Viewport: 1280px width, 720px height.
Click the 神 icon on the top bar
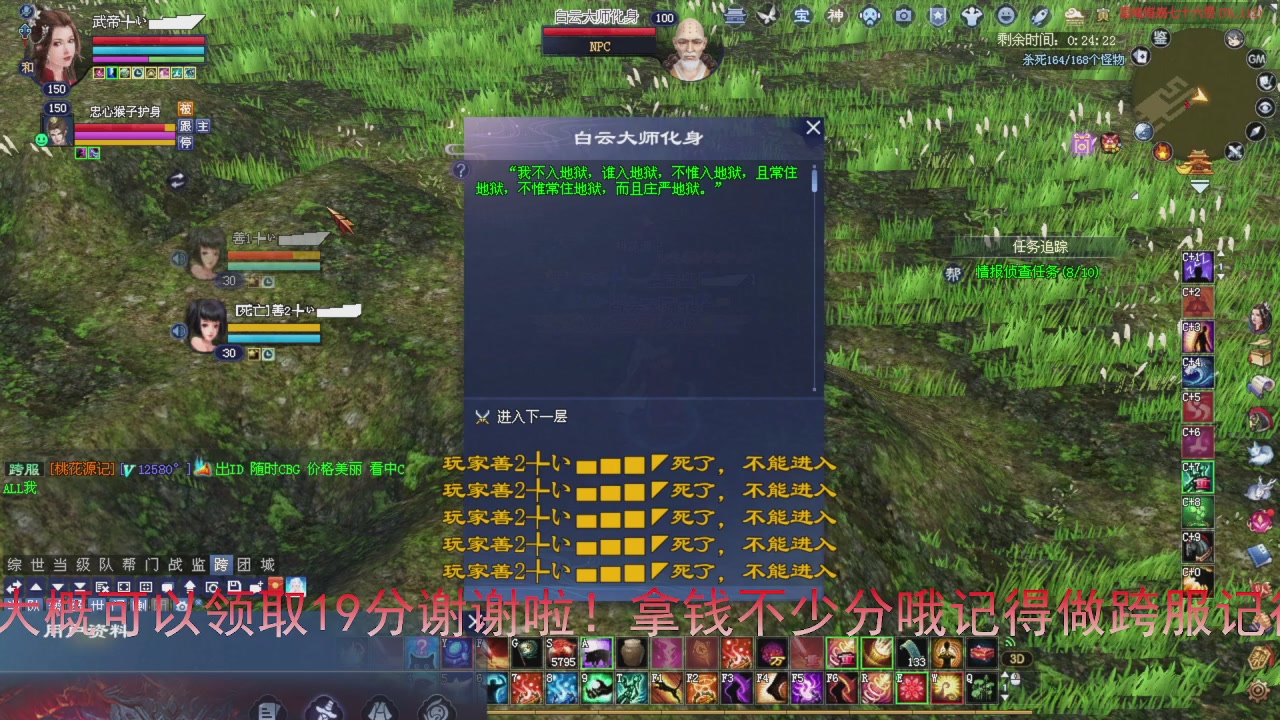837,15
